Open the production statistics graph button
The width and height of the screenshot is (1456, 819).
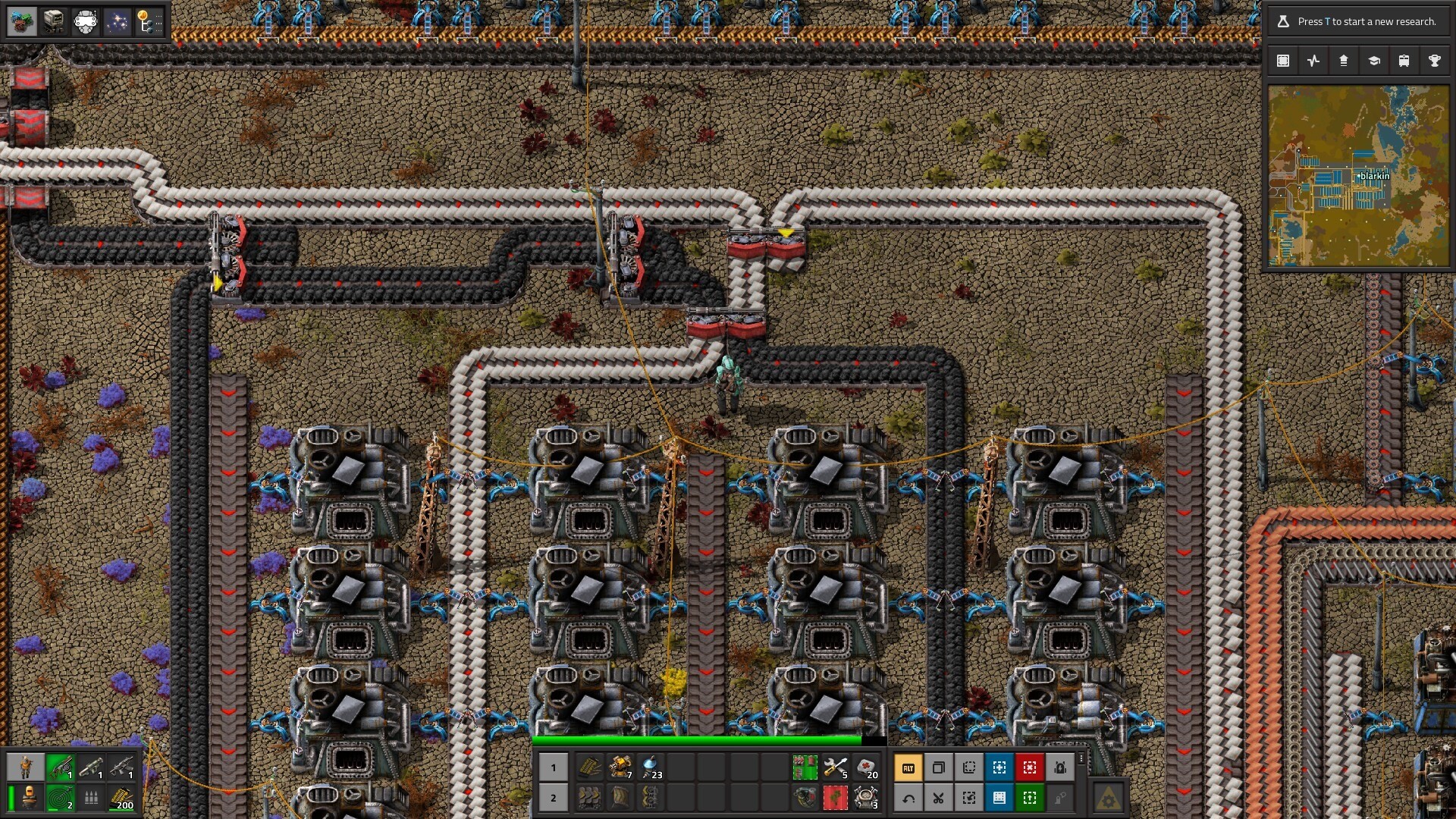pos(1313,61)
